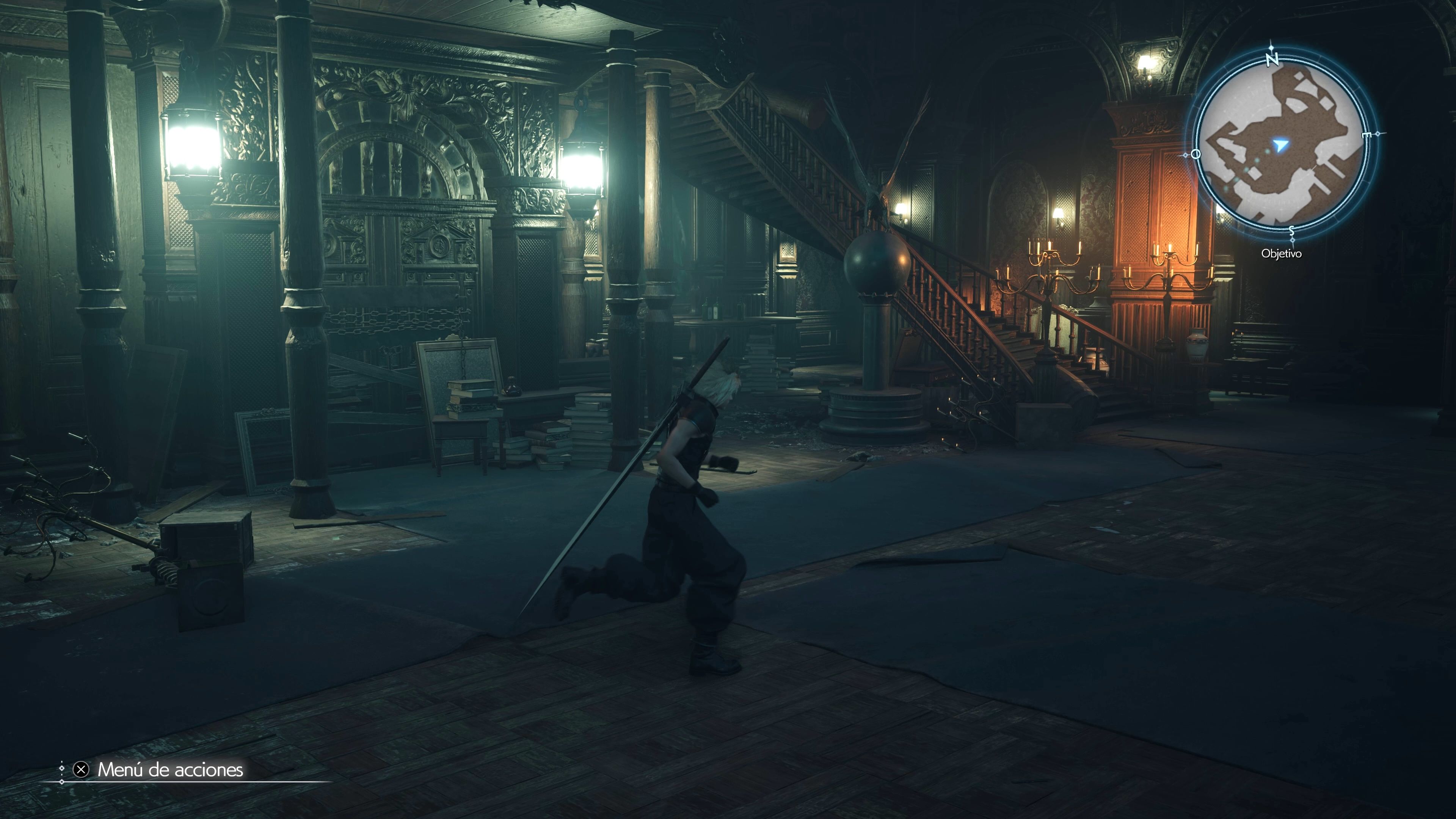Click the X action menu button icon
Image resolution: width=1456 pixels, height=819 pixels.
coord(82,770)
